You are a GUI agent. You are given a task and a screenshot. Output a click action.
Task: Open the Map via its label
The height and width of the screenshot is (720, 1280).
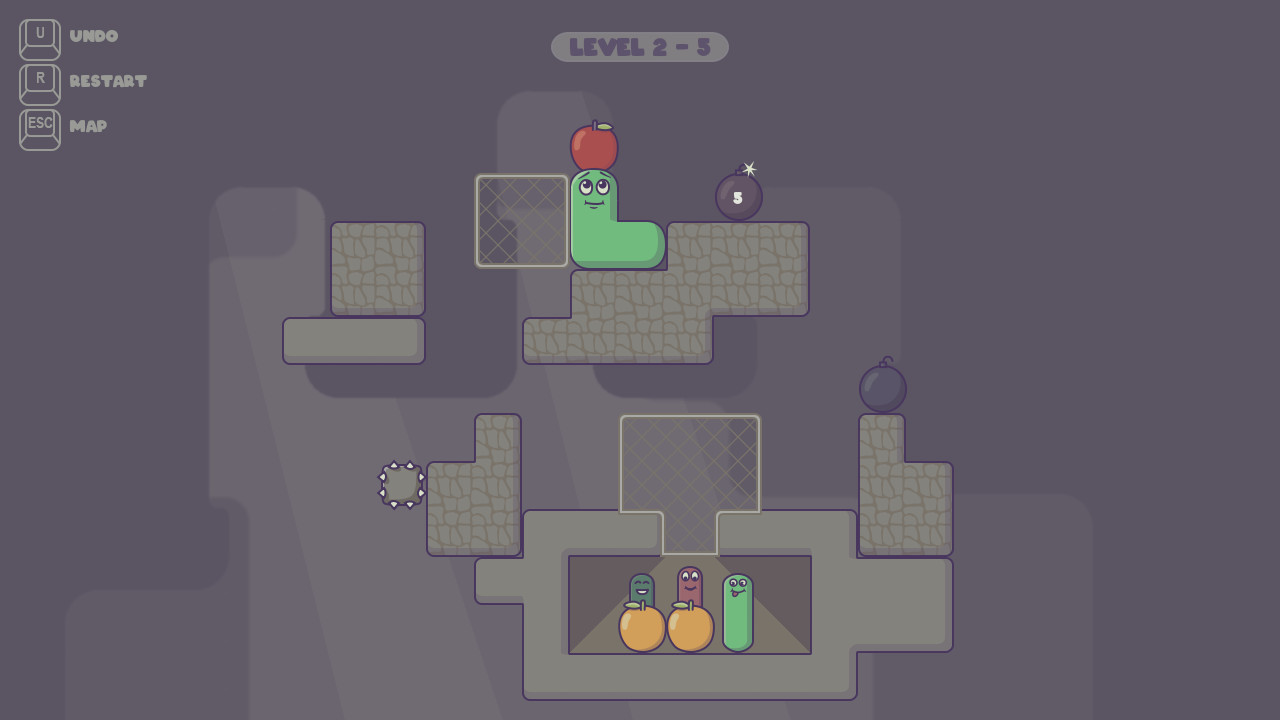coord(87,128)
